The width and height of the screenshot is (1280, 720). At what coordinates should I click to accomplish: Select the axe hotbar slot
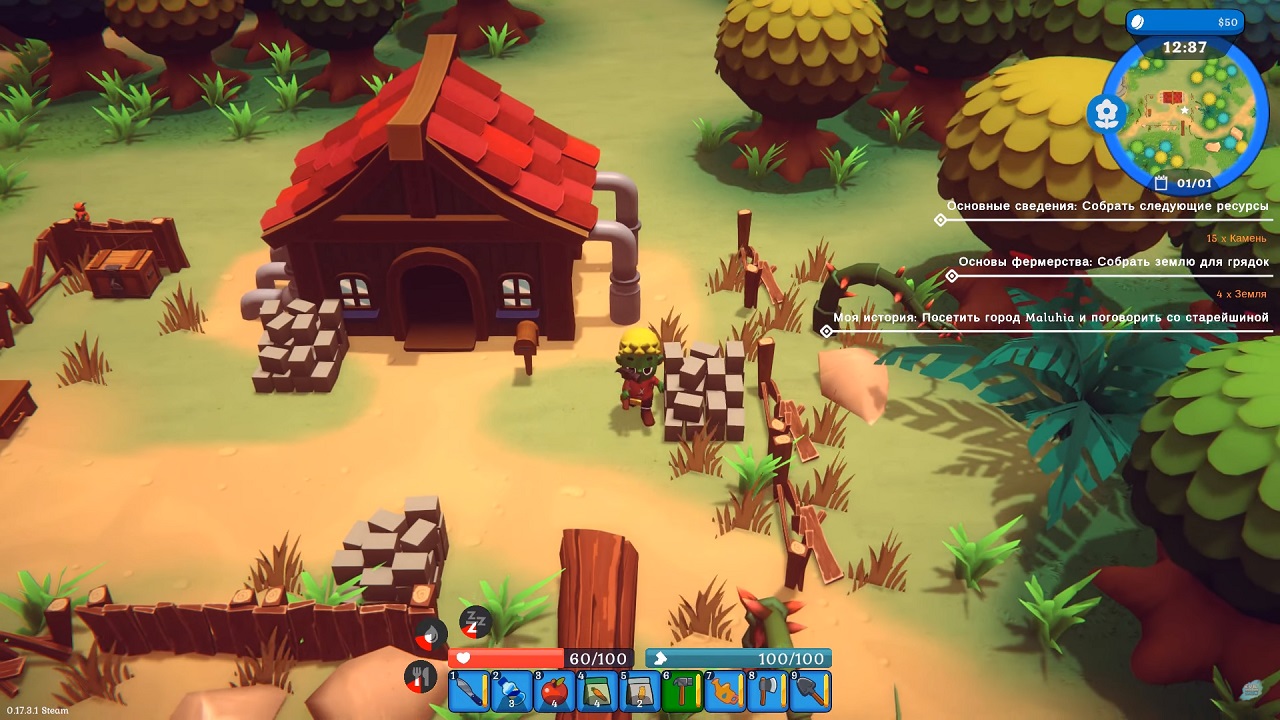[x=768, y=691]
